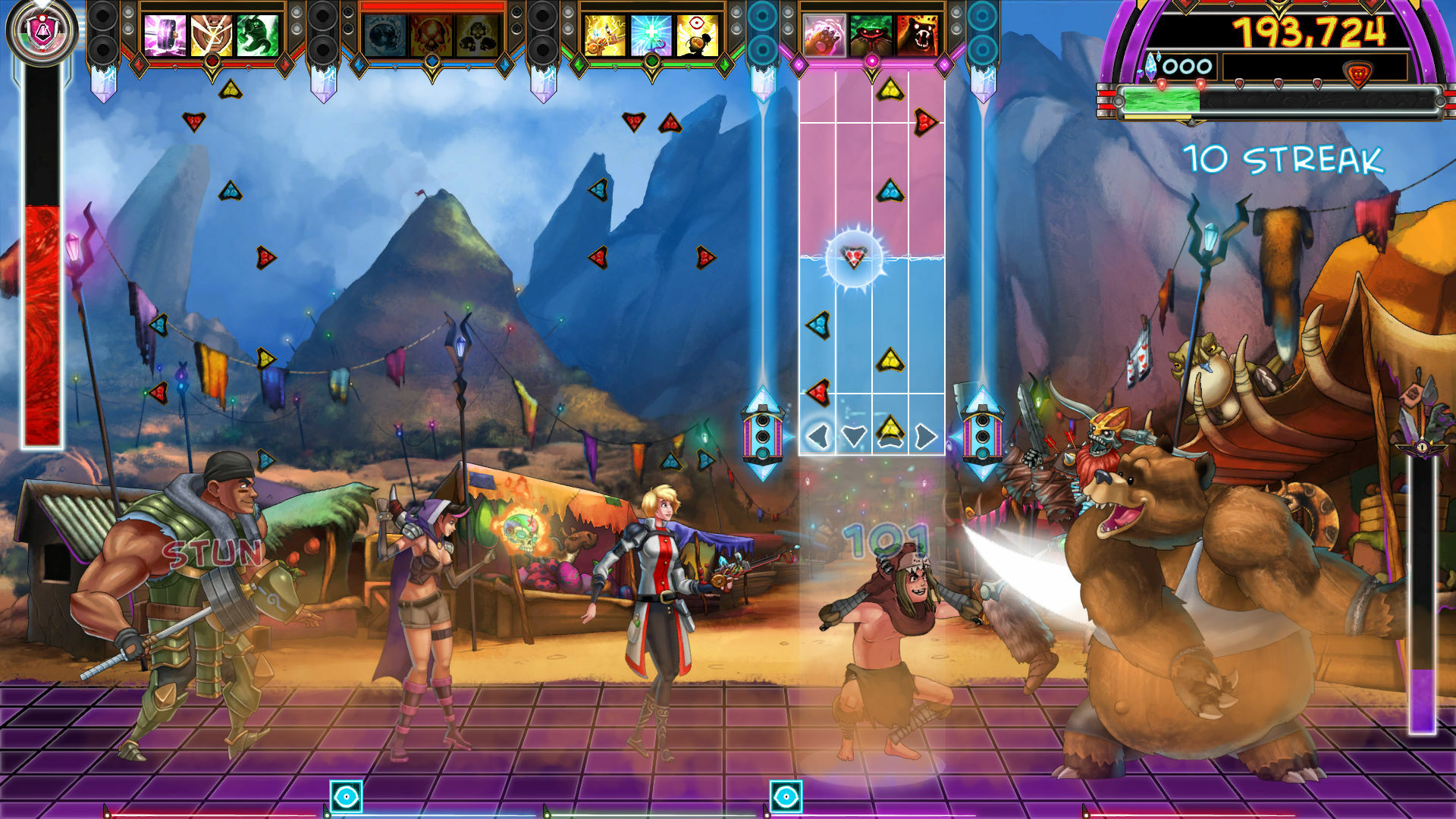The width and height of the screenshot is (1456, 819).
Task: Activate the blue healing cross ability
Action: (651, 34)
